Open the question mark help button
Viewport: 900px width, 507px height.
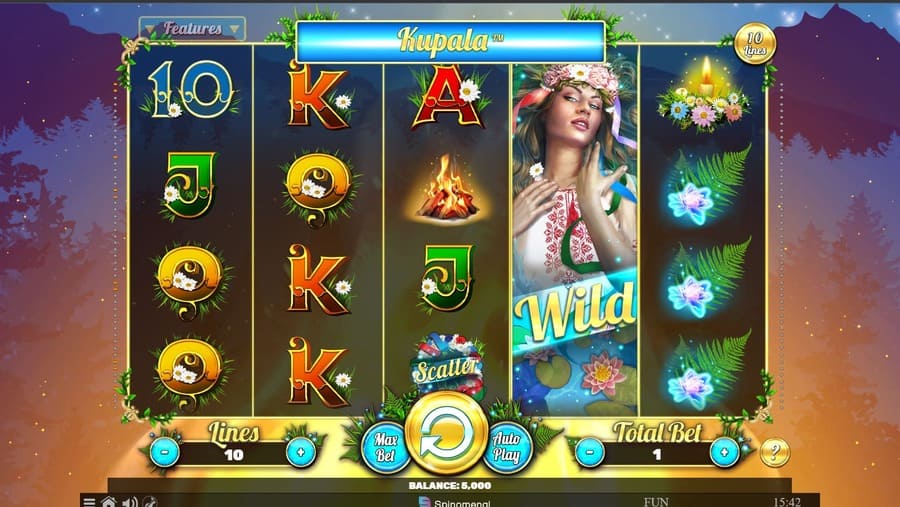pos(774,452)
